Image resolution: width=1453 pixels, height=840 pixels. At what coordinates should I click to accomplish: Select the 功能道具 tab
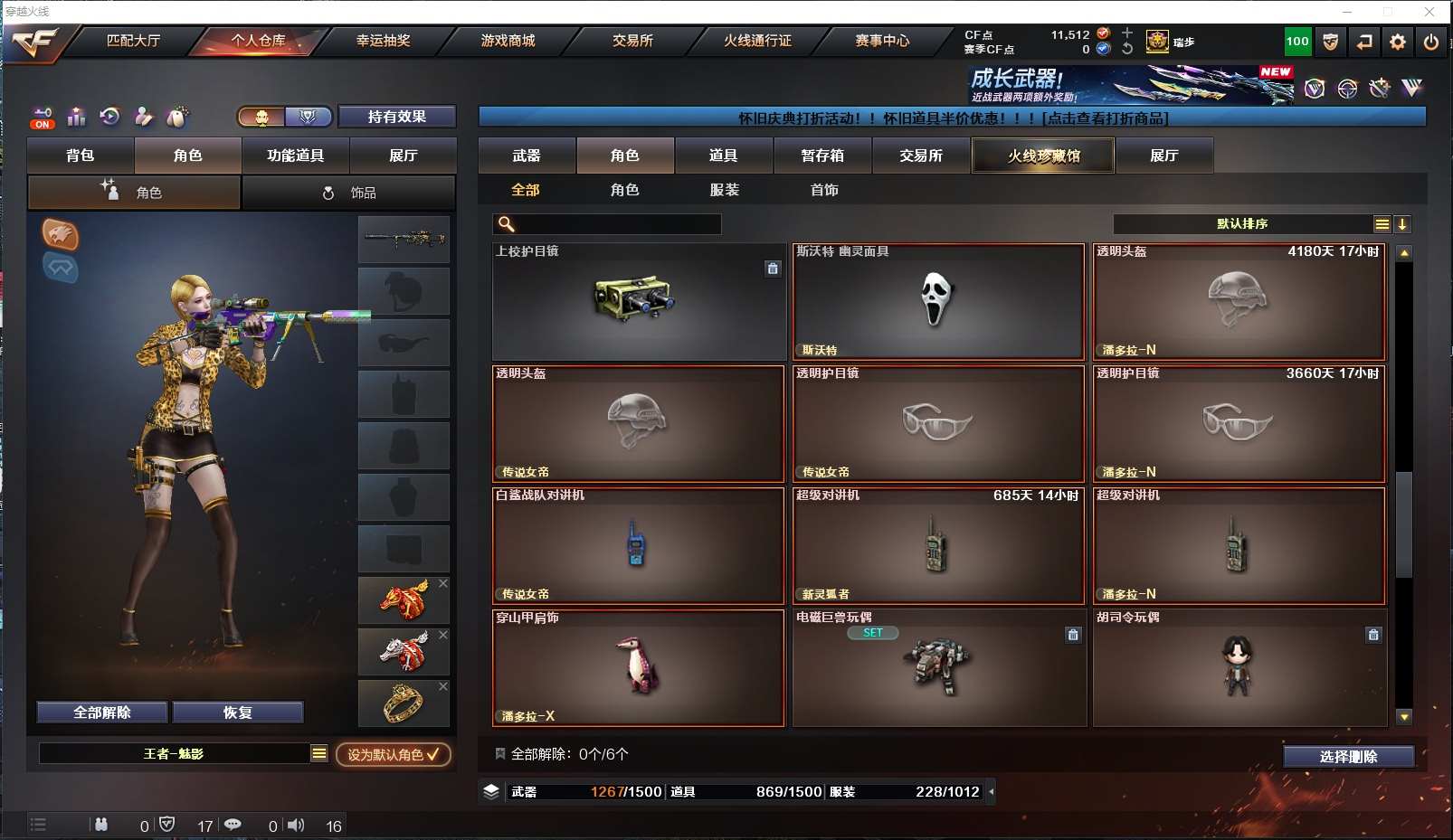pyautogui.click(x=295, y=156)
